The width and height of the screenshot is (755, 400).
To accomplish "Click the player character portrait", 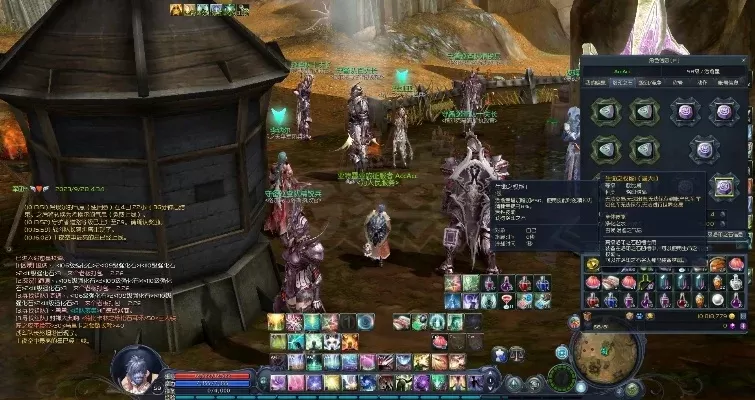I will tap(134, 367).
